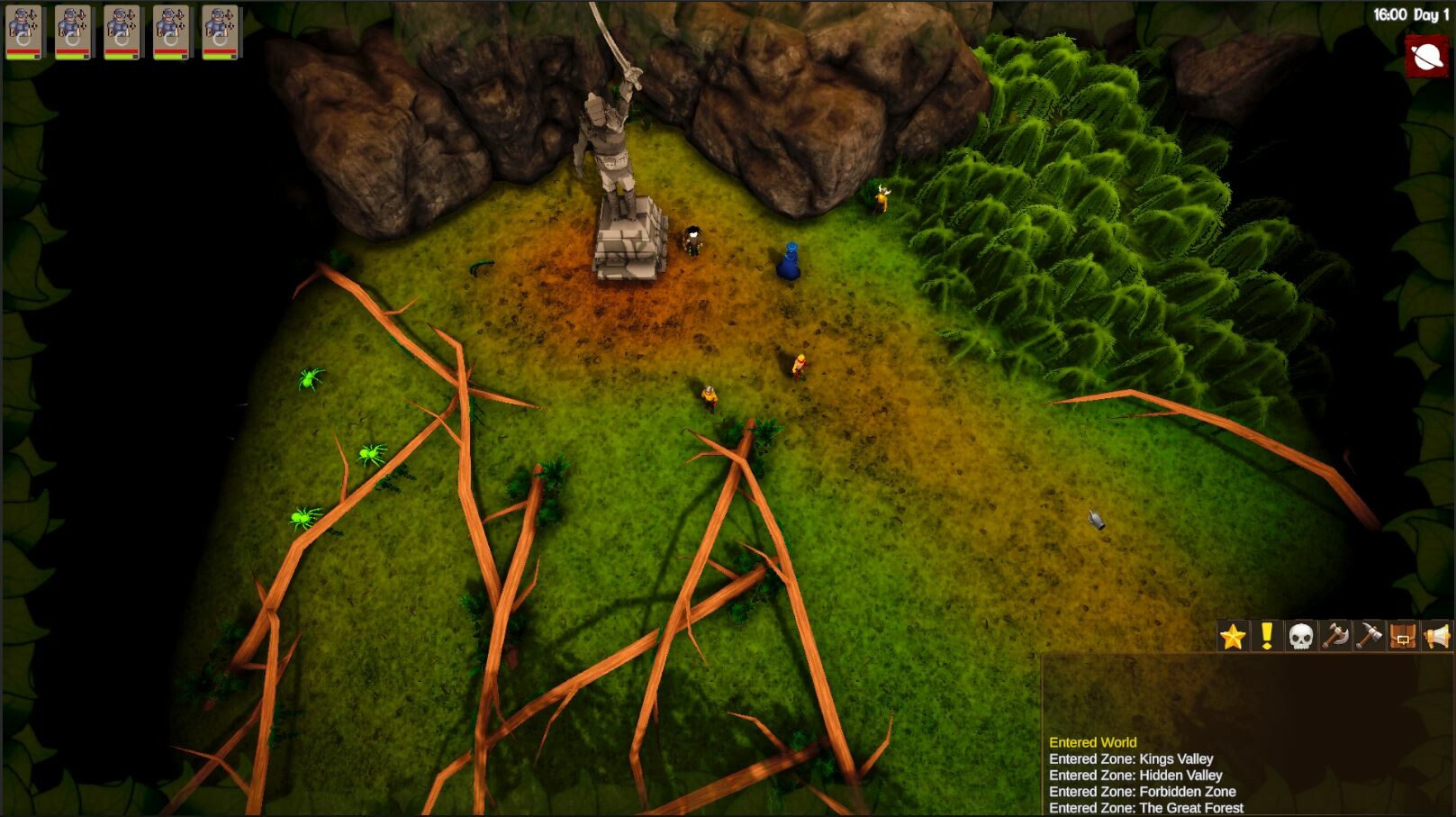This screenshot has height=817, width=1456.
Task: Click the backpack inventory icon
Action: [x=1403, y=635]
